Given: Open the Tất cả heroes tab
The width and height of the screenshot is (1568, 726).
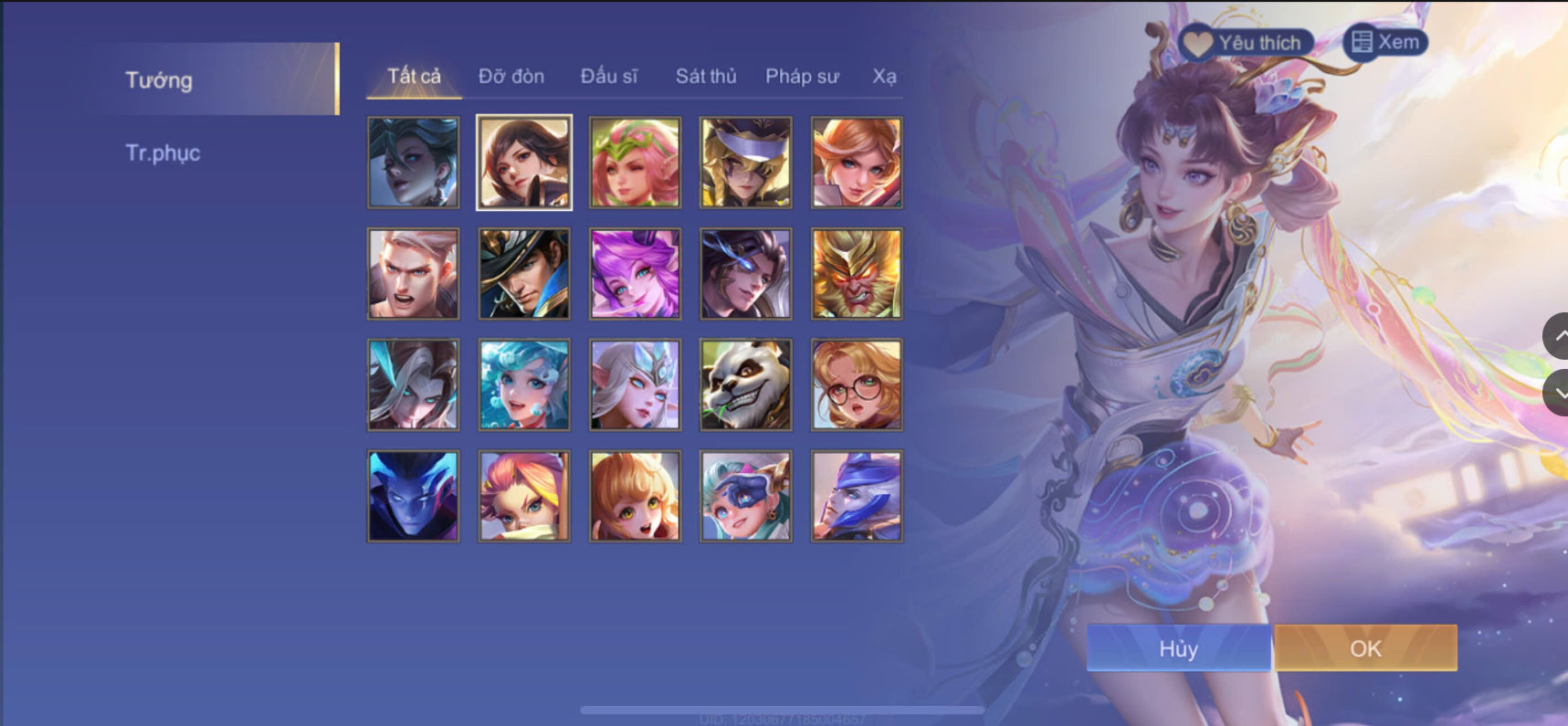Looking at the screenshot, I should click(412, 77).
